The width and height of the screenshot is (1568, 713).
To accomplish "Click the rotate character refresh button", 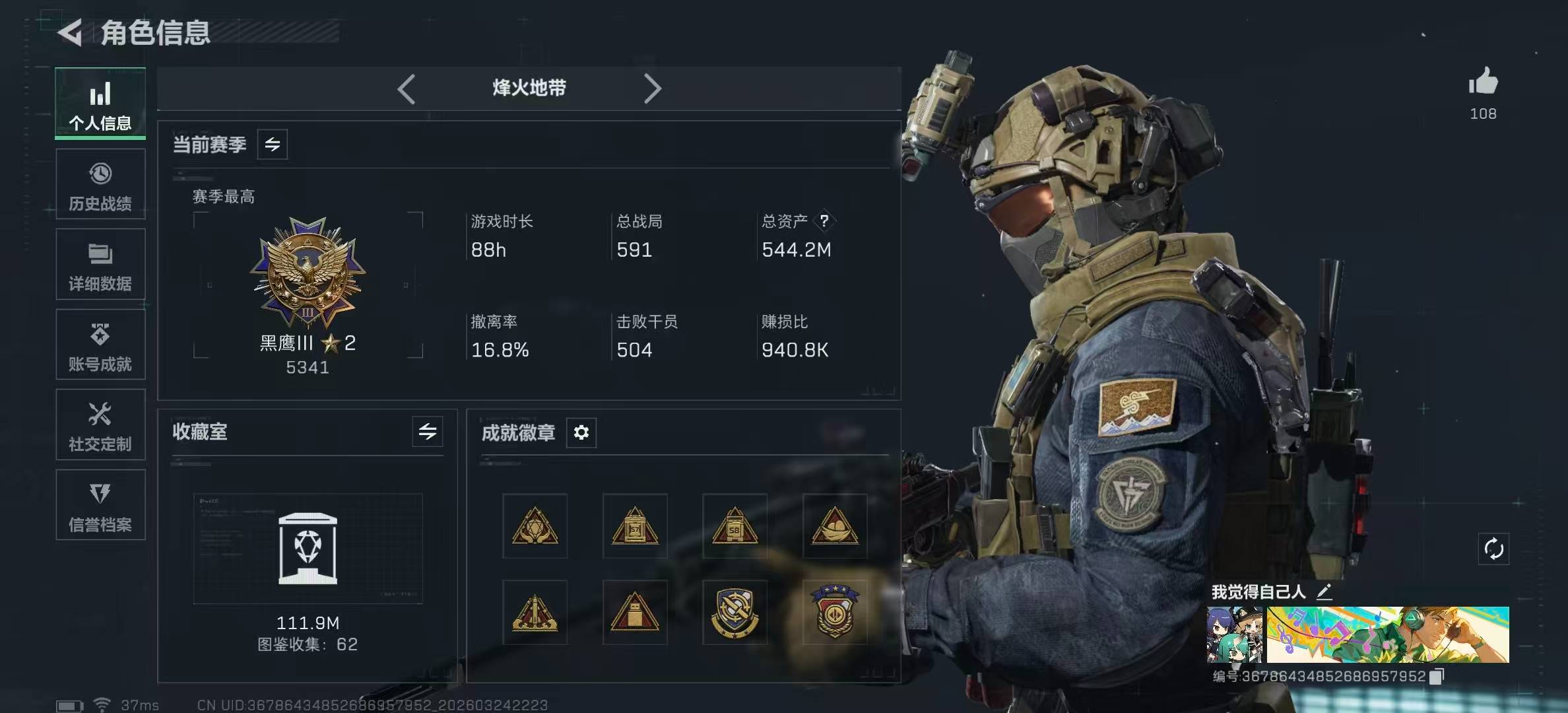I will coord(1493,549).
